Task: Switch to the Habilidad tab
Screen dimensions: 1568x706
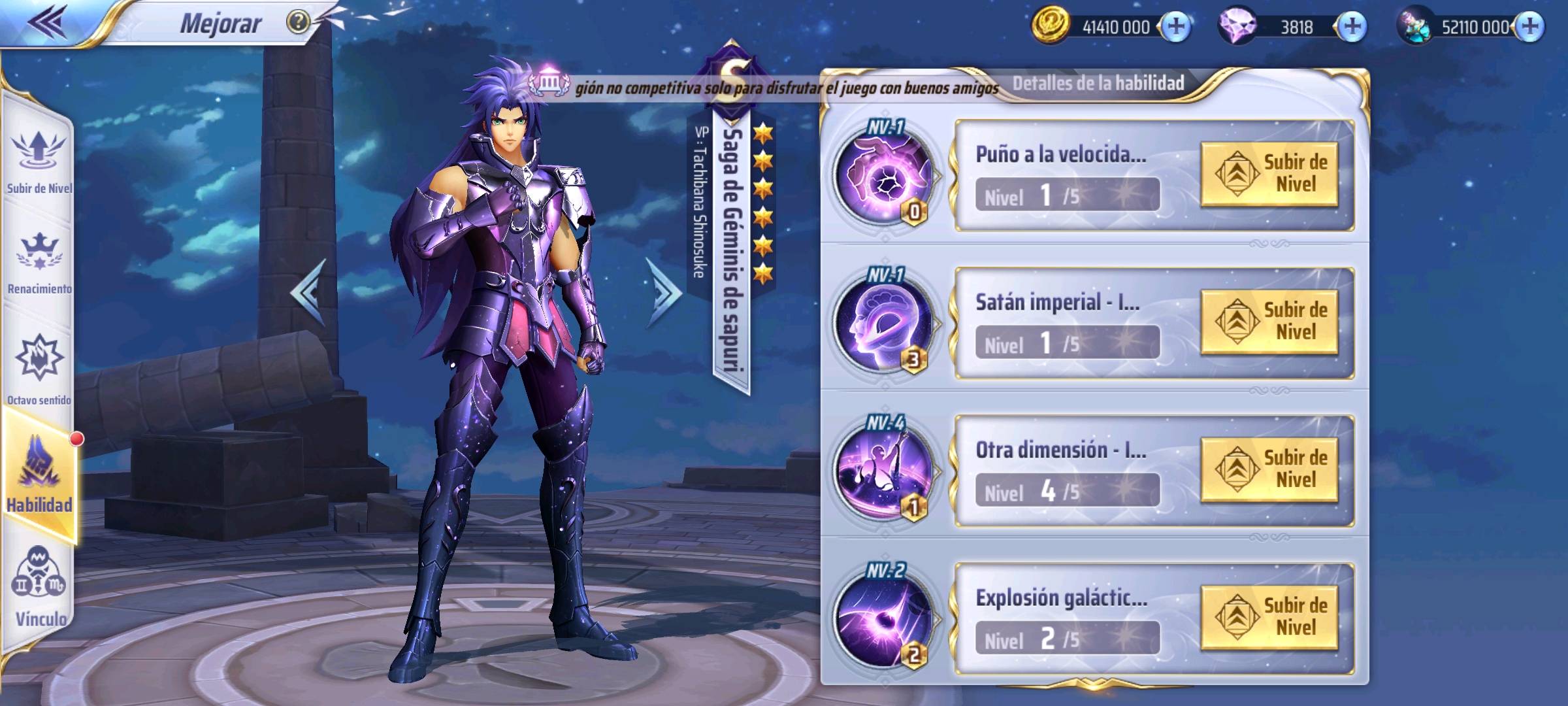Action: tap(39, 477)
